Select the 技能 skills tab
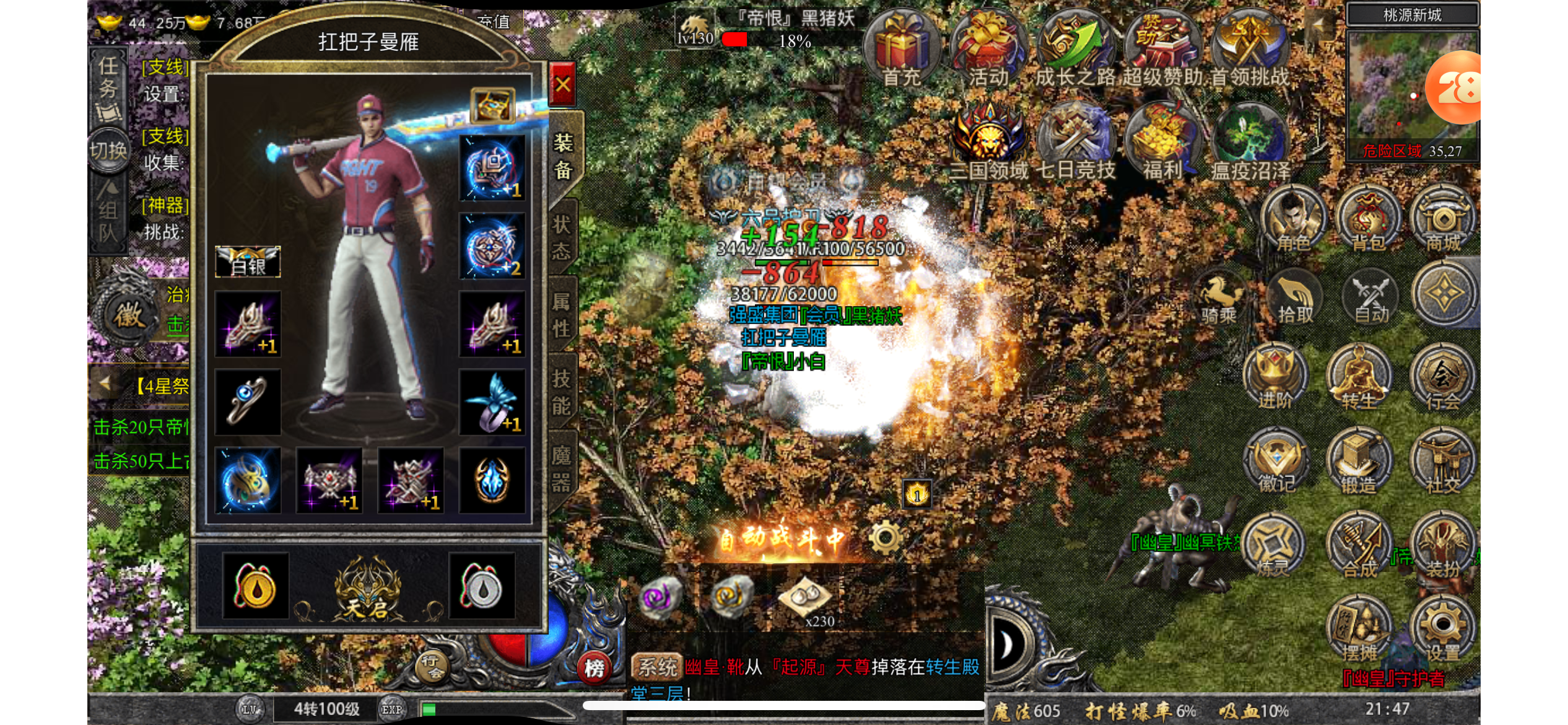The width and height of the screenshot is (1568, 725). click(x=562, y=392)
